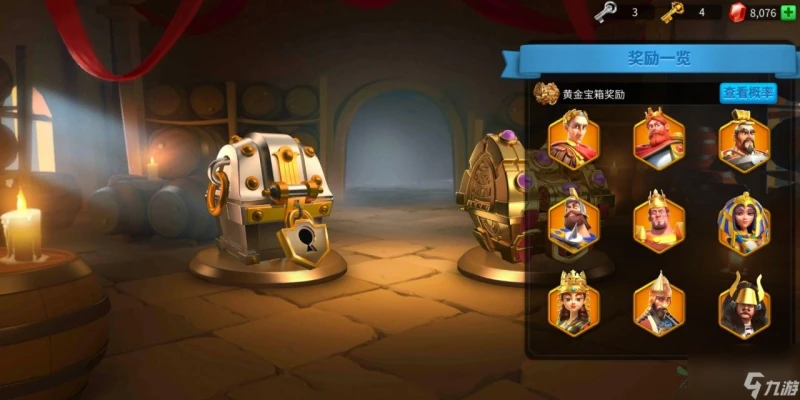
Task: Add gems with the green plus button
Action: click(788, 12)
